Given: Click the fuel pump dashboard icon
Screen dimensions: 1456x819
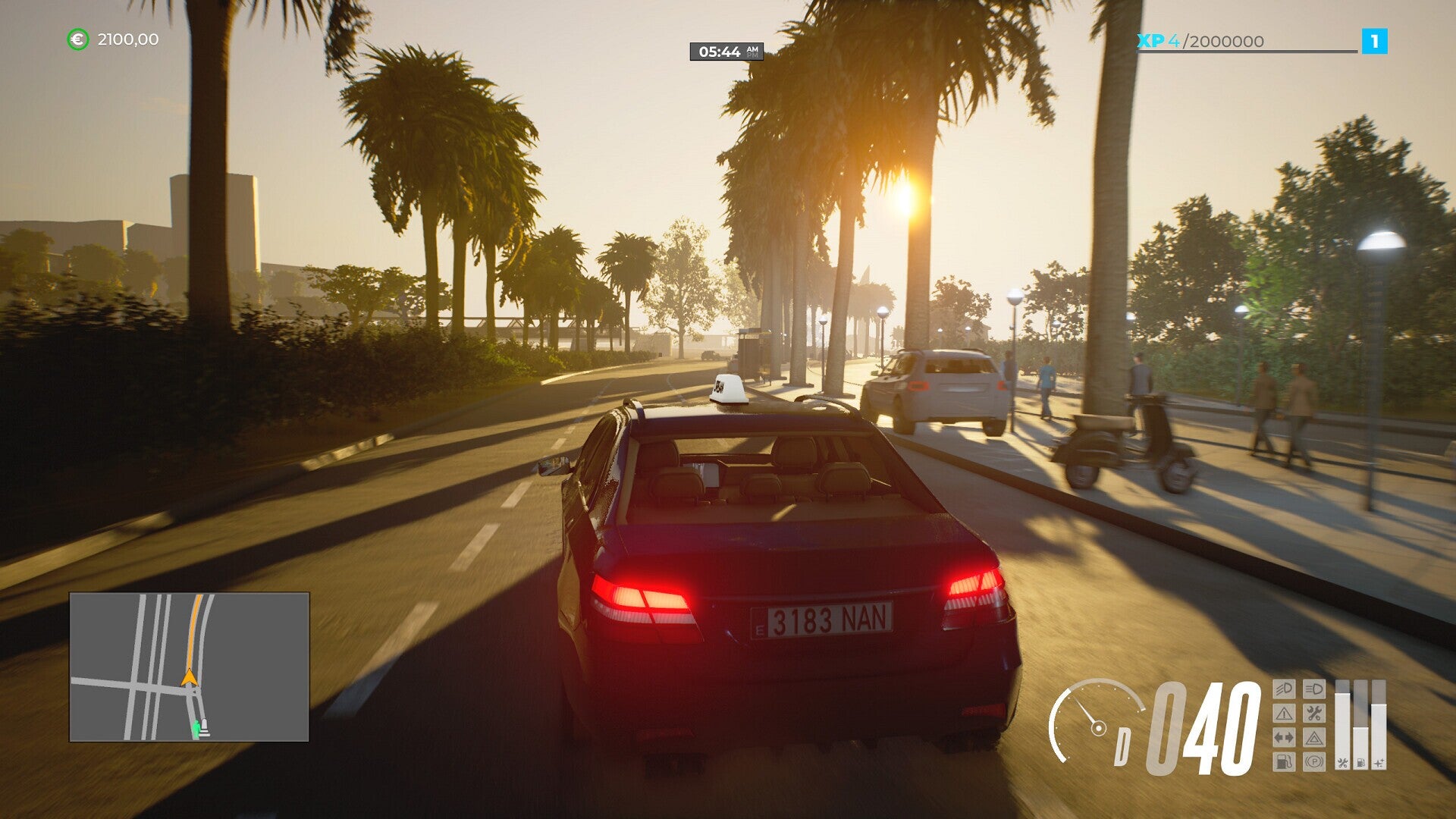Looking at the screenshot, I should [1284, 763].
